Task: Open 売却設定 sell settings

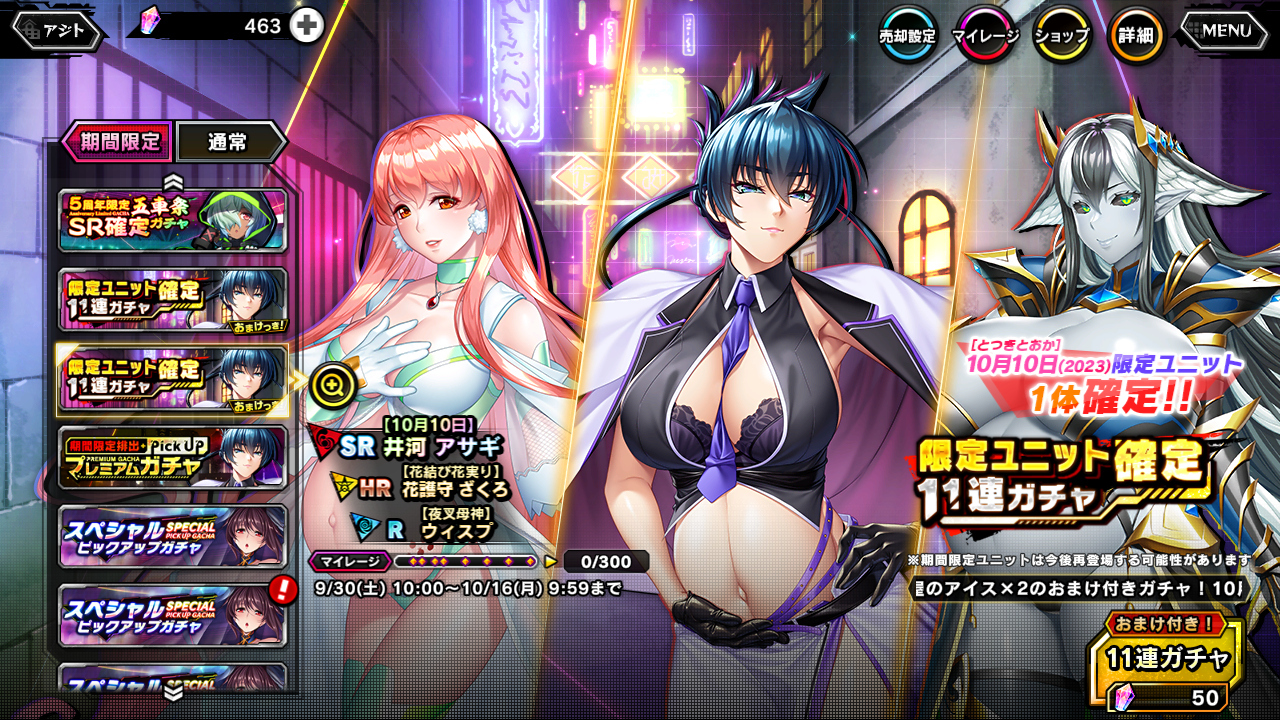Action: click(x=907, y=36)
